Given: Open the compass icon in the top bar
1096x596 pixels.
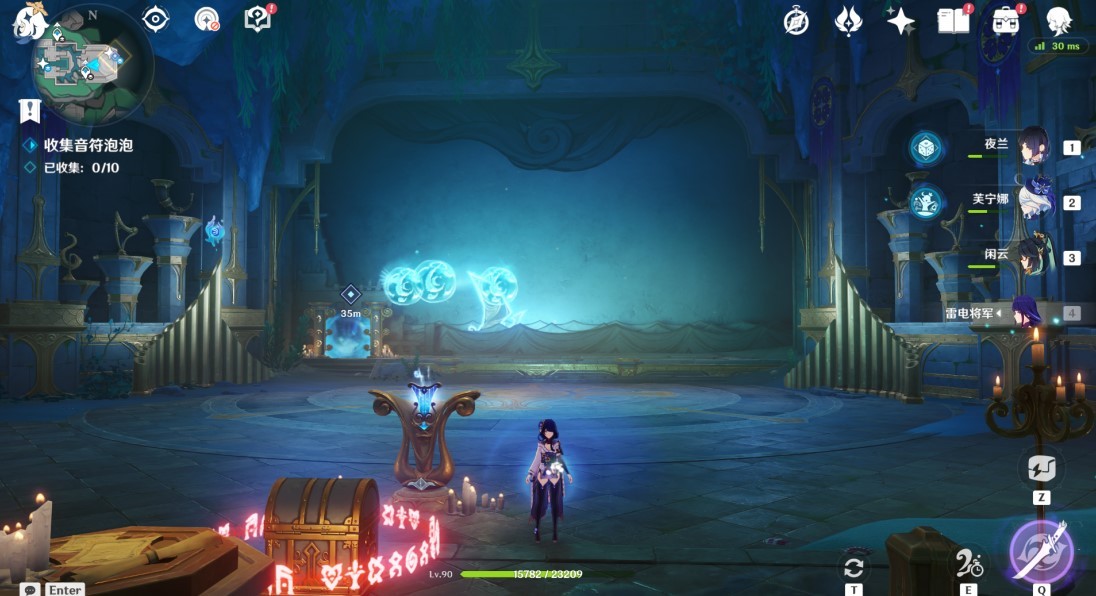Looking at the screenshot, I should point(796,21).
